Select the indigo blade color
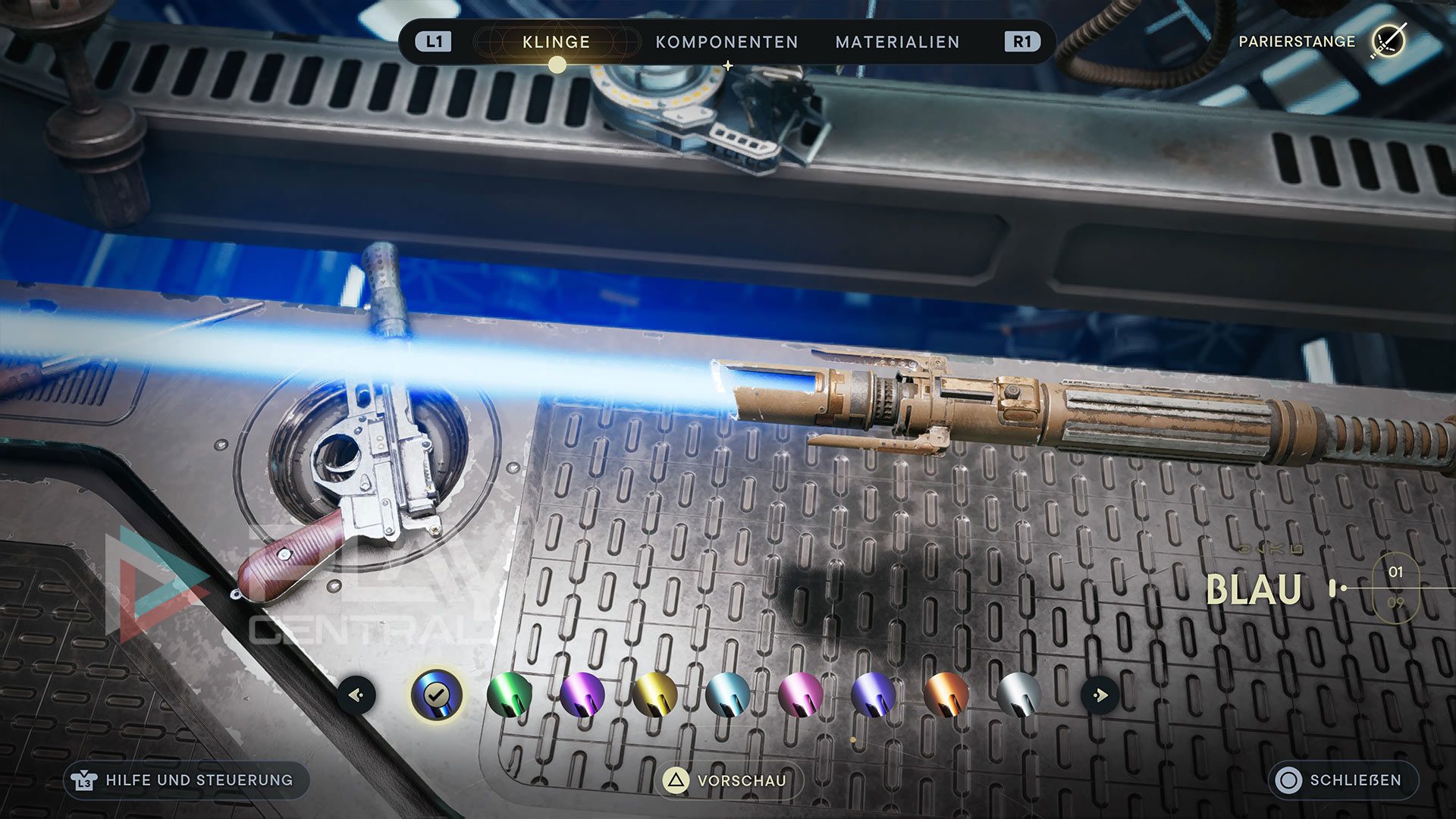 (873, 694)
